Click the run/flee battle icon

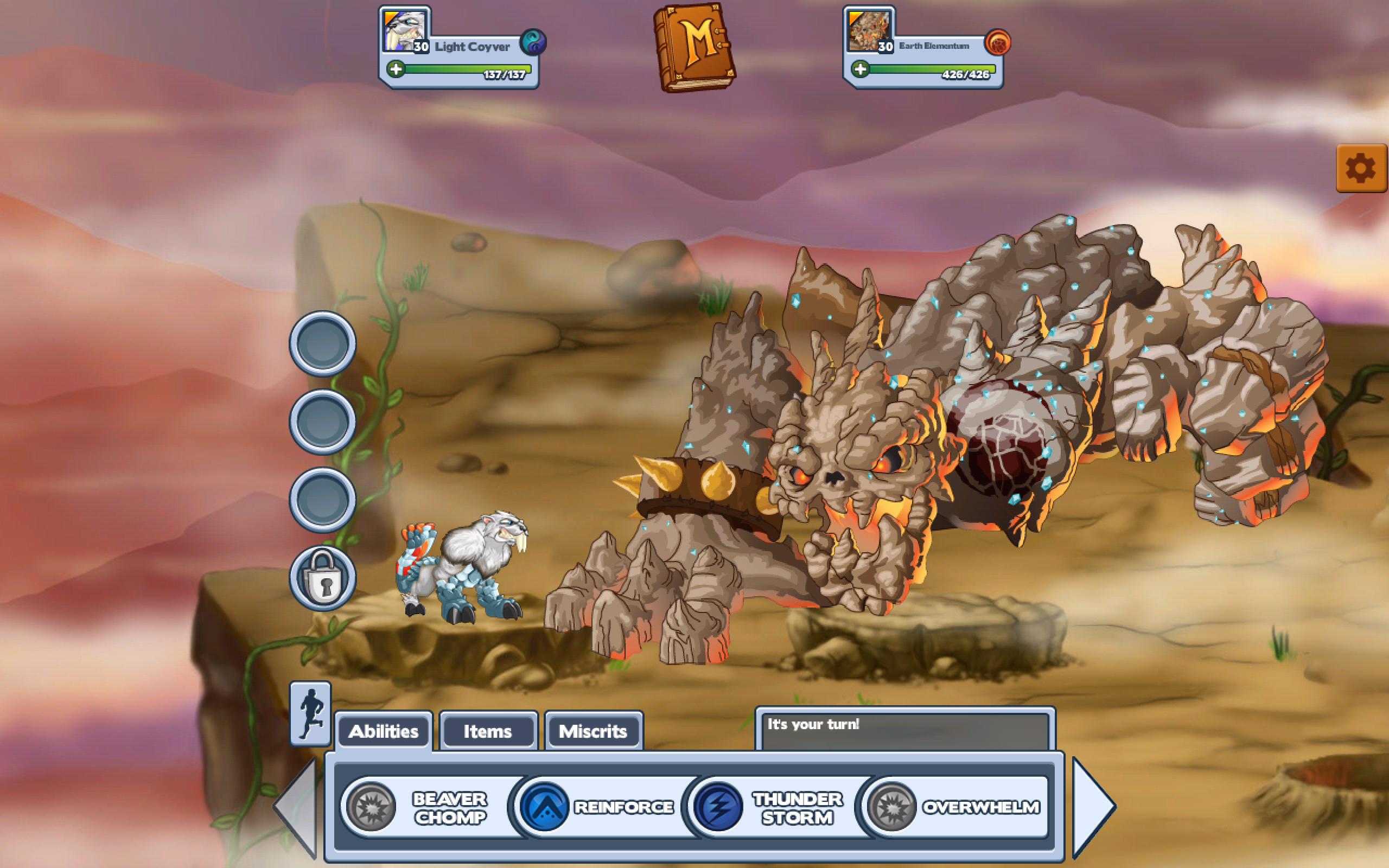310,713
